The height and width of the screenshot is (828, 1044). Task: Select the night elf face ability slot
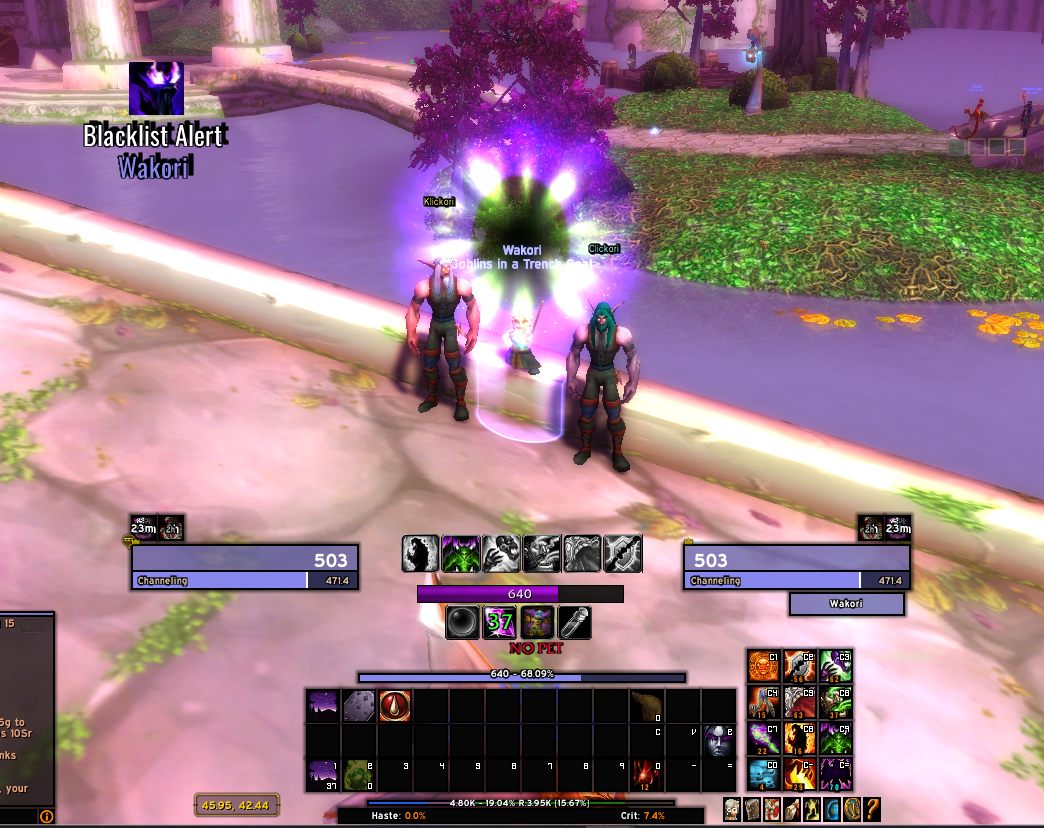718,740
